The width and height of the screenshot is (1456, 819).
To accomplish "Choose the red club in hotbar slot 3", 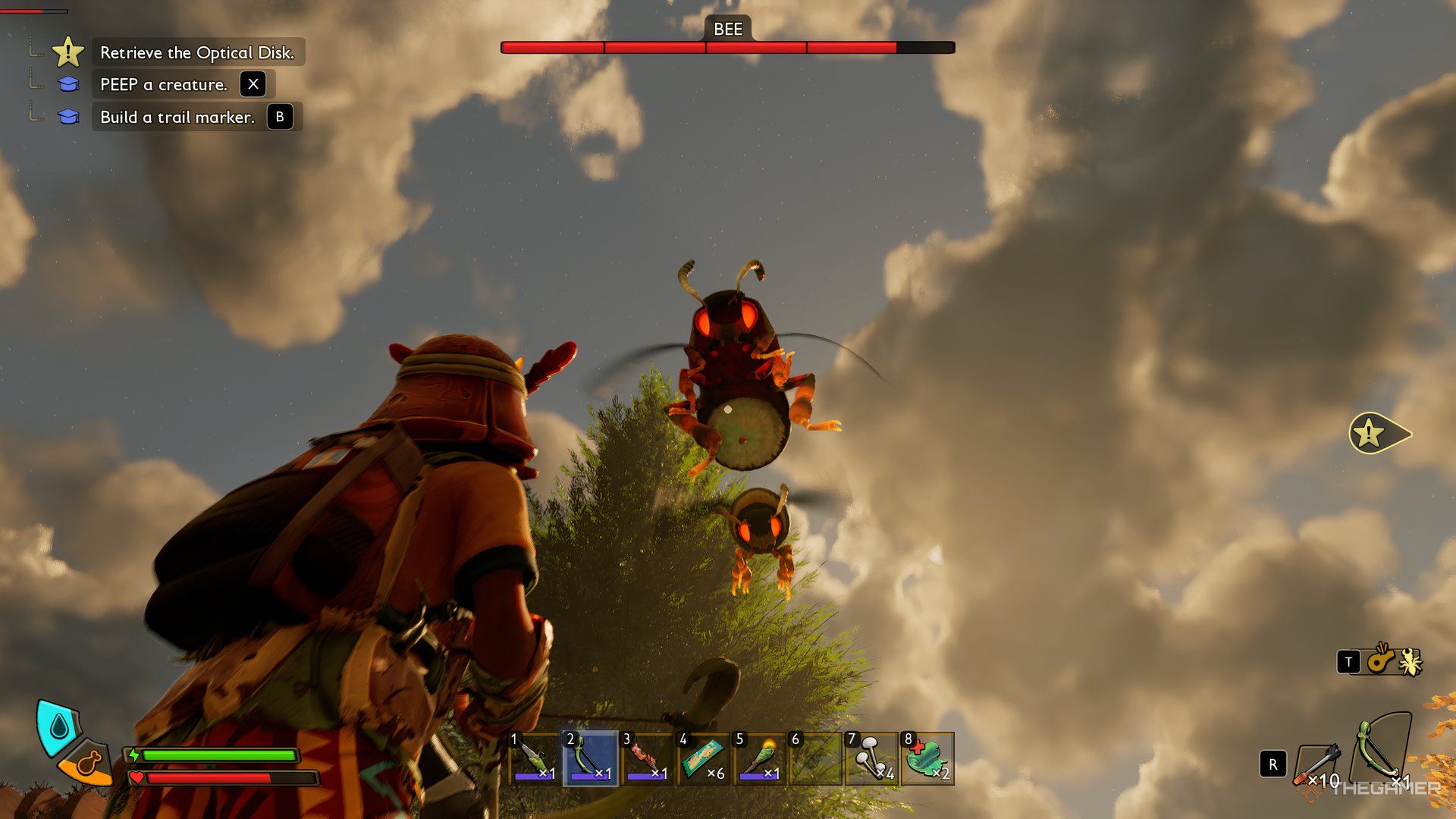I will tap(647, 758).
